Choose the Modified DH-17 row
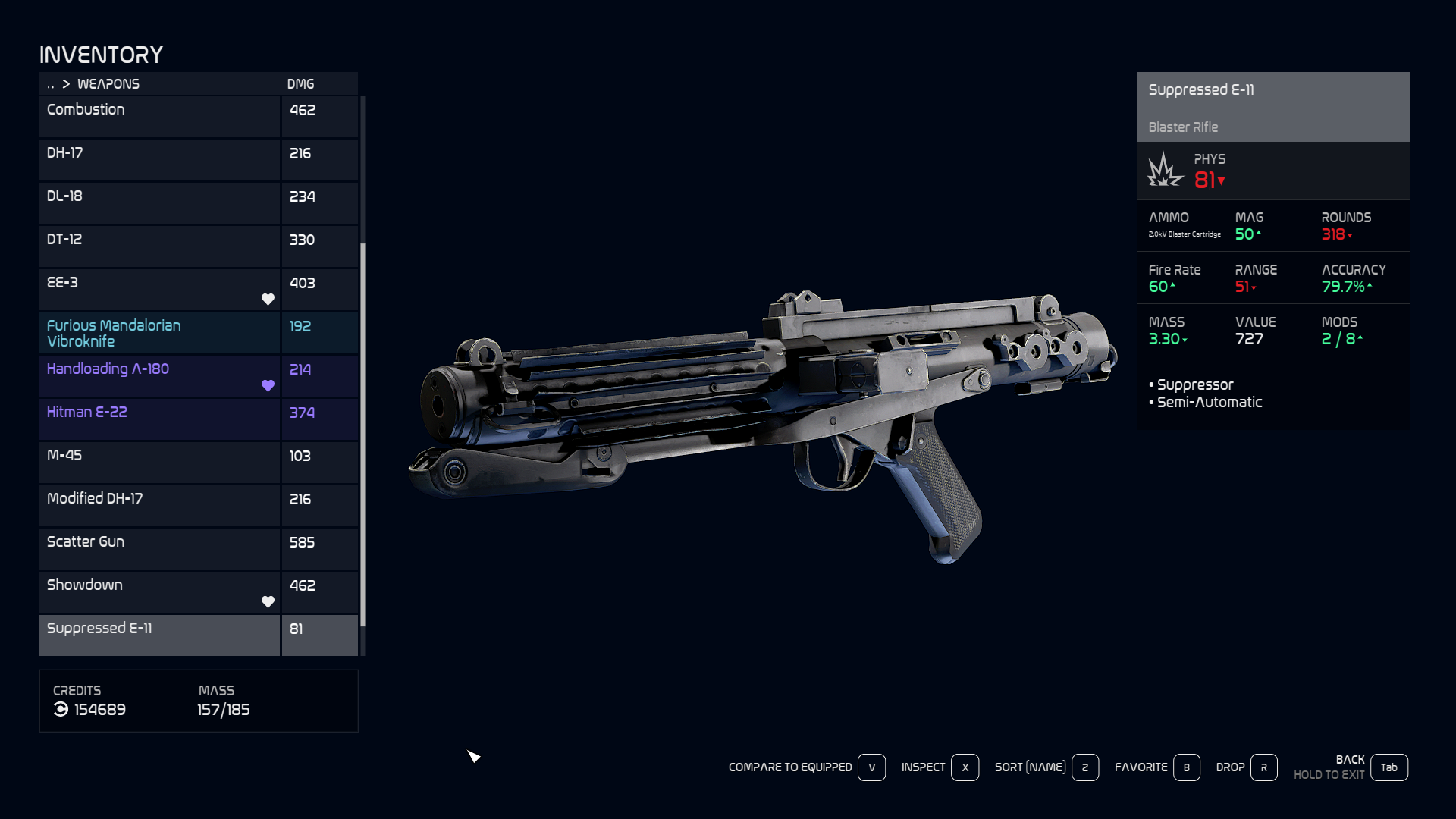This screenshot has height=819, width=1456. point(159,505)
